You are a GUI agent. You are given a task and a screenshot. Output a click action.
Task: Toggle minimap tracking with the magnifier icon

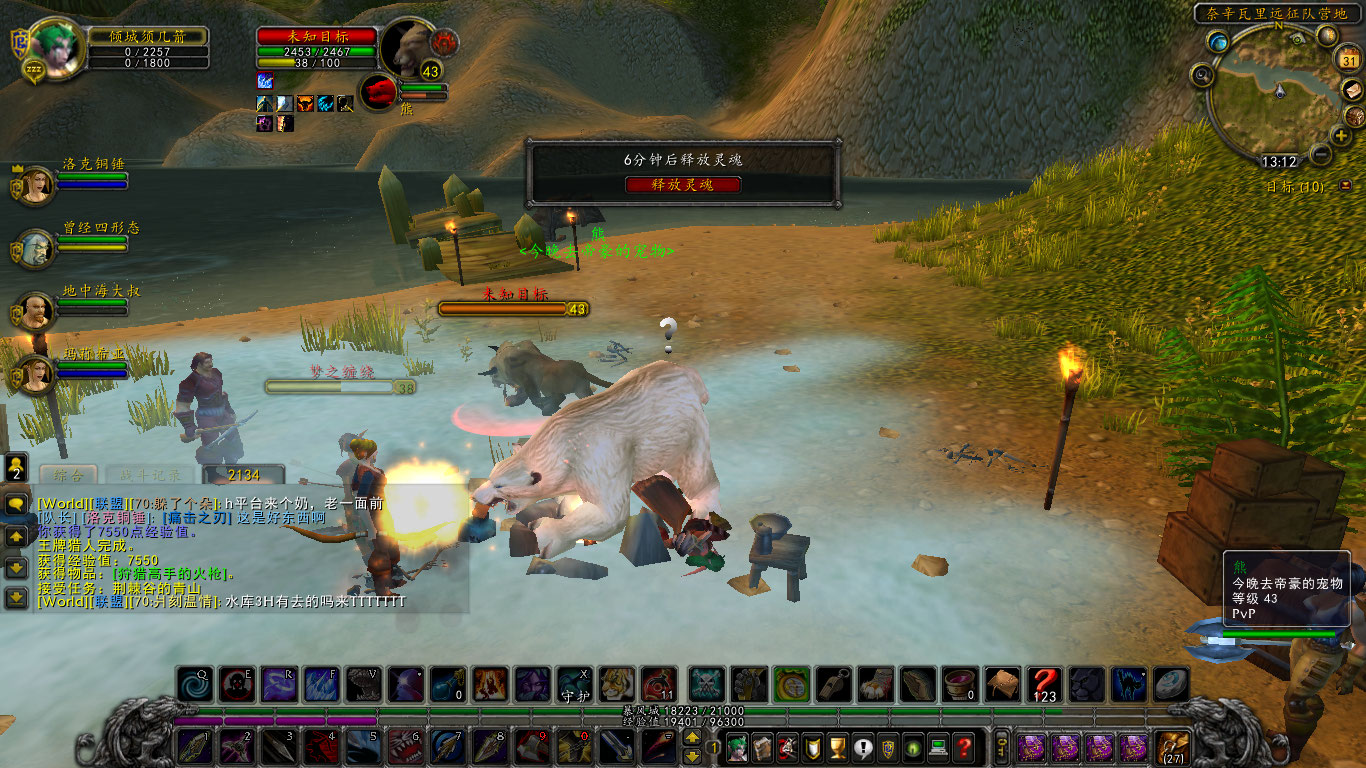1201,75
